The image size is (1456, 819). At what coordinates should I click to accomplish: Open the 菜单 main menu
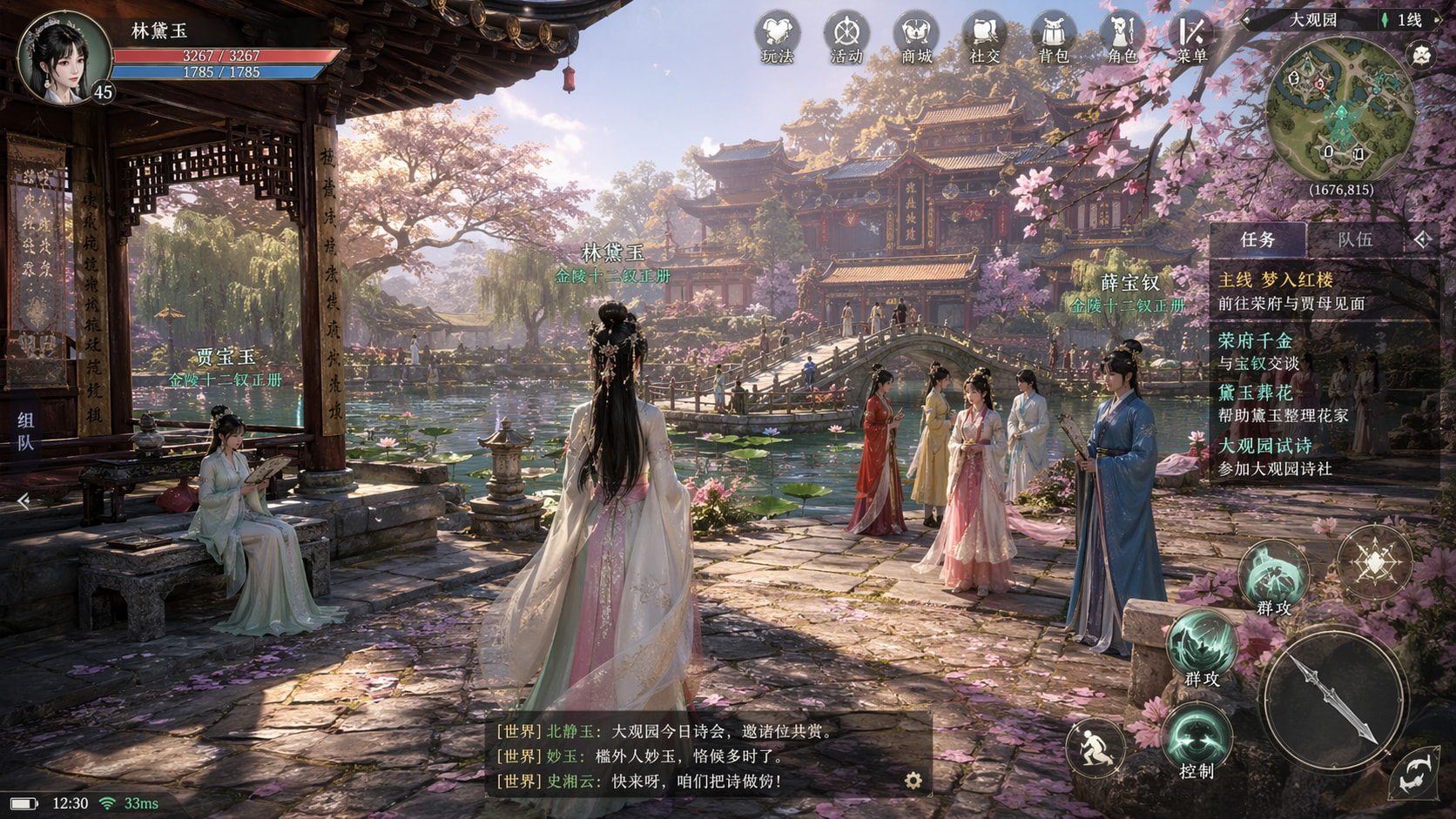click(1190, 38)
